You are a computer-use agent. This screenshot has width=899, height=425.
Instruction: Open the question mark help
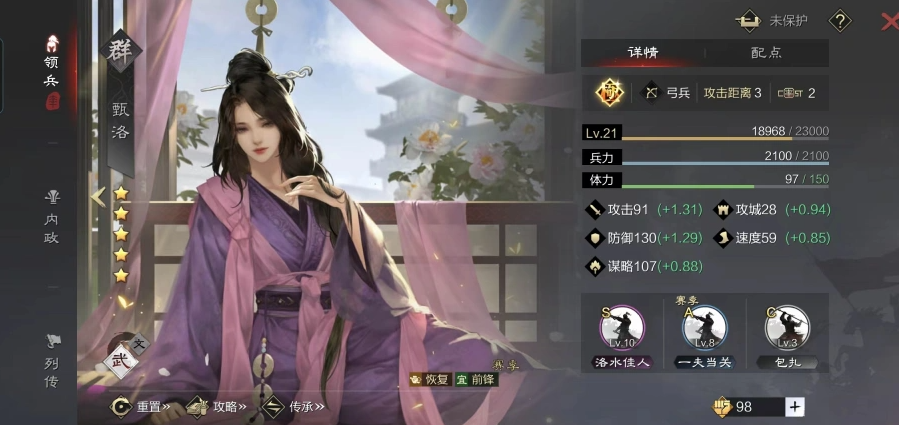click(x=841, y=20)
